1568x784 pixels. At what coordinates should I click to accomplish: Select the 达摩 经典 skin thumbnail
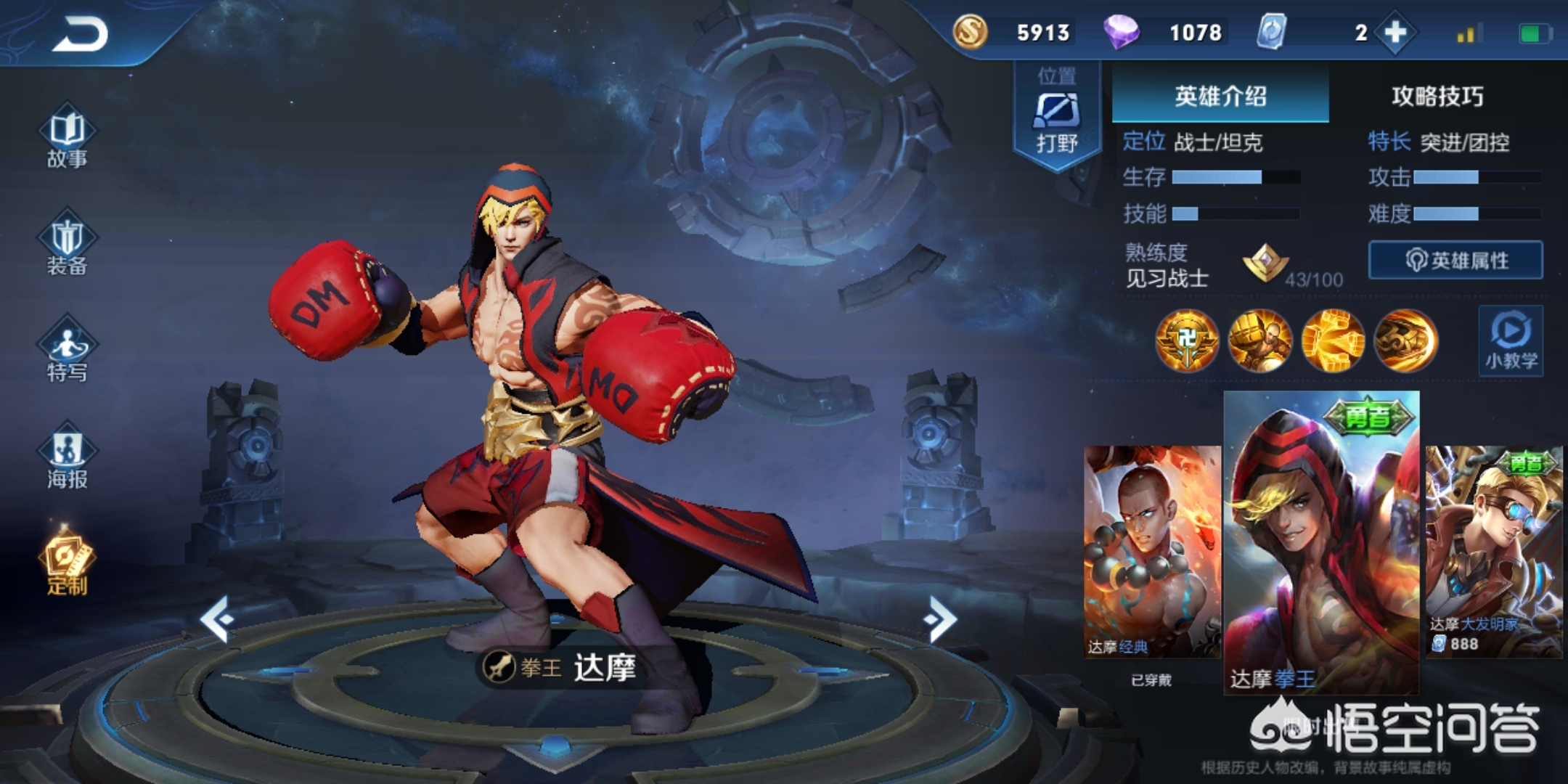coord(1152,552)
